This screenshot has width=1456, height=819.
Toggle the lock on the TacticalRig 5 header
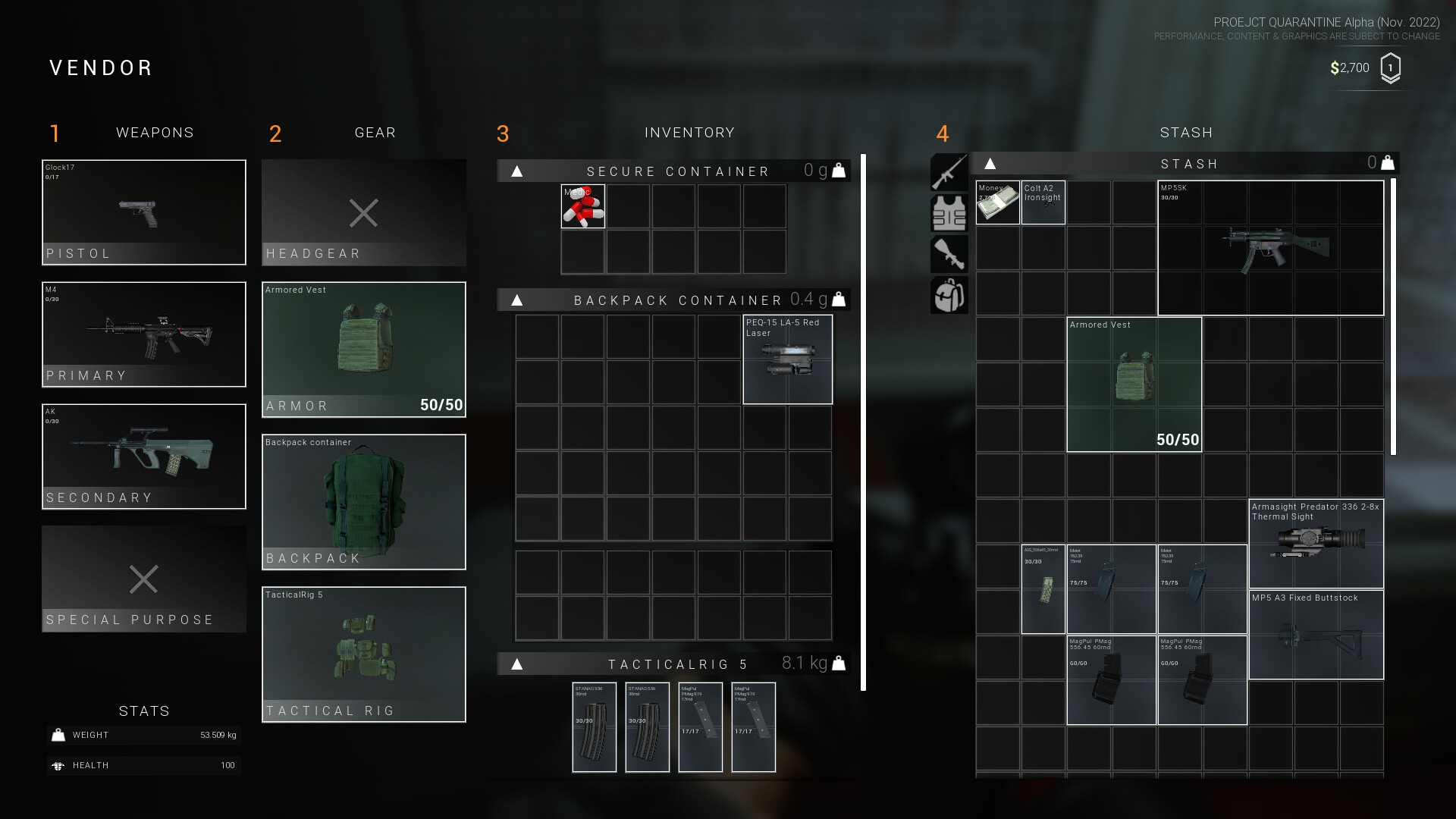tap(837, 663)
